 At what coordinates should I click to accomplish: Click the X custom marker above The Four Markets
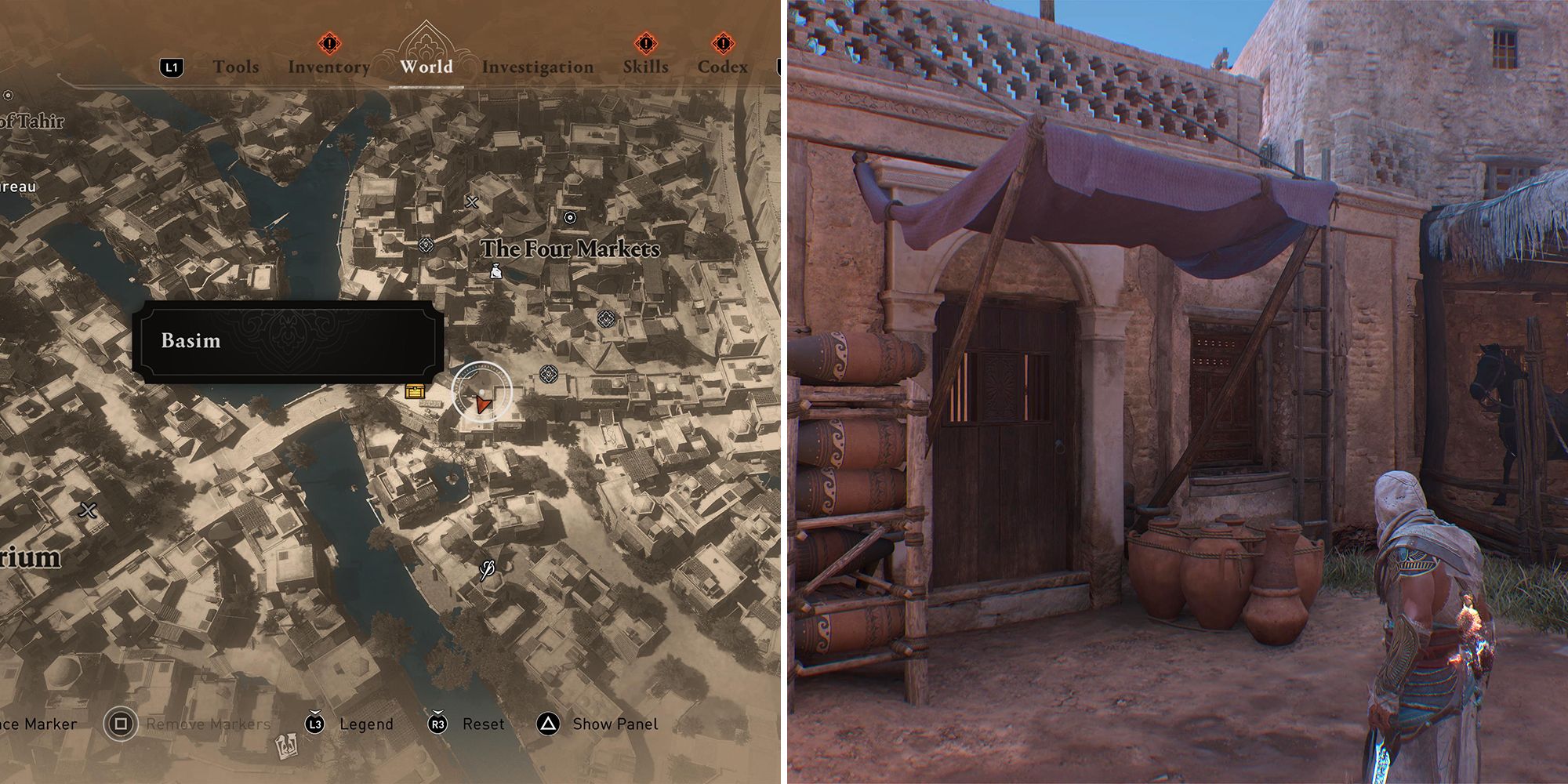coord(471,201)
